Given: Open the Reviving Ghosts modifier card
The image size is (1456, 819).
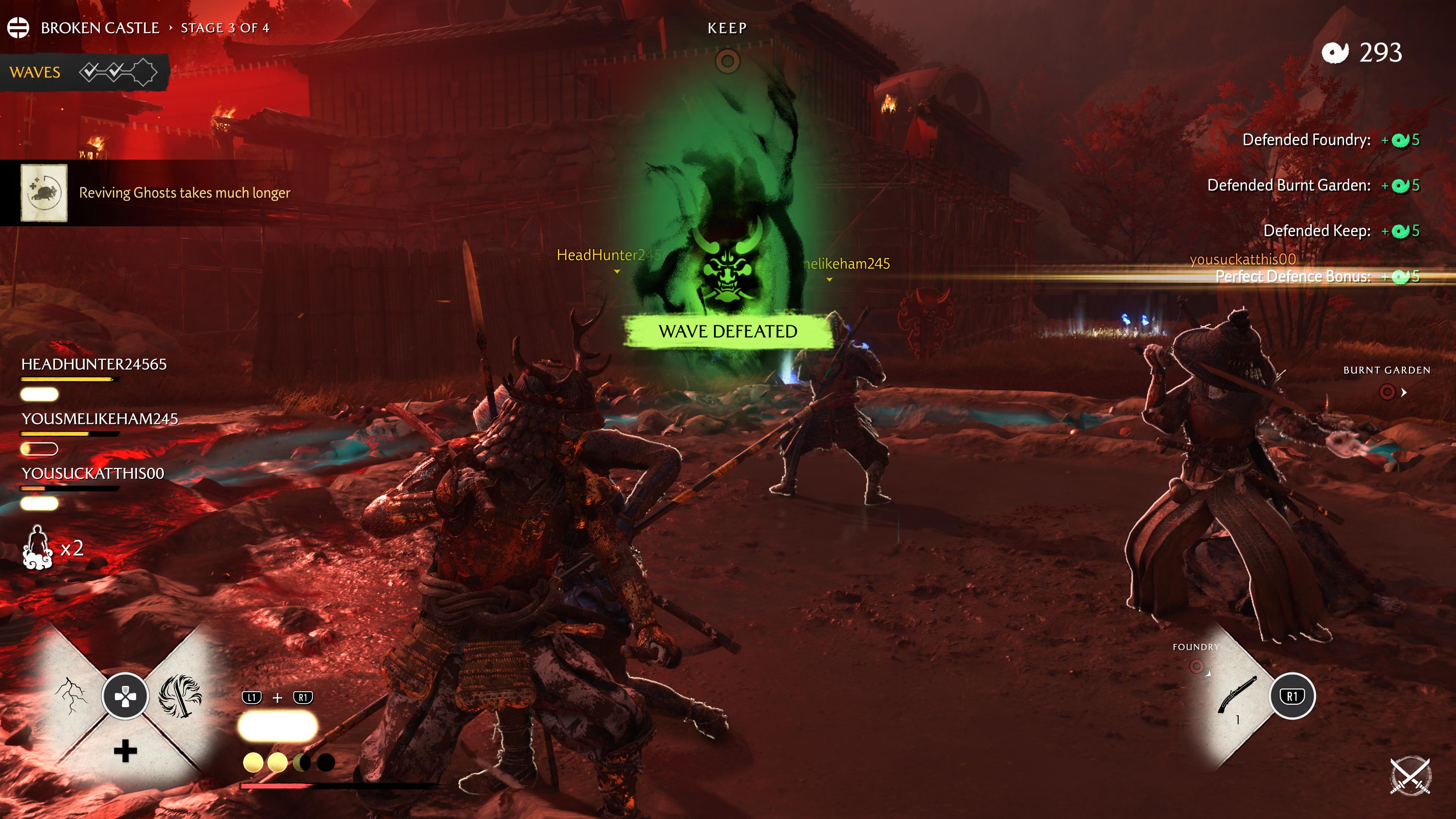Looking at the screenshot, I should (x=44, y=193).
